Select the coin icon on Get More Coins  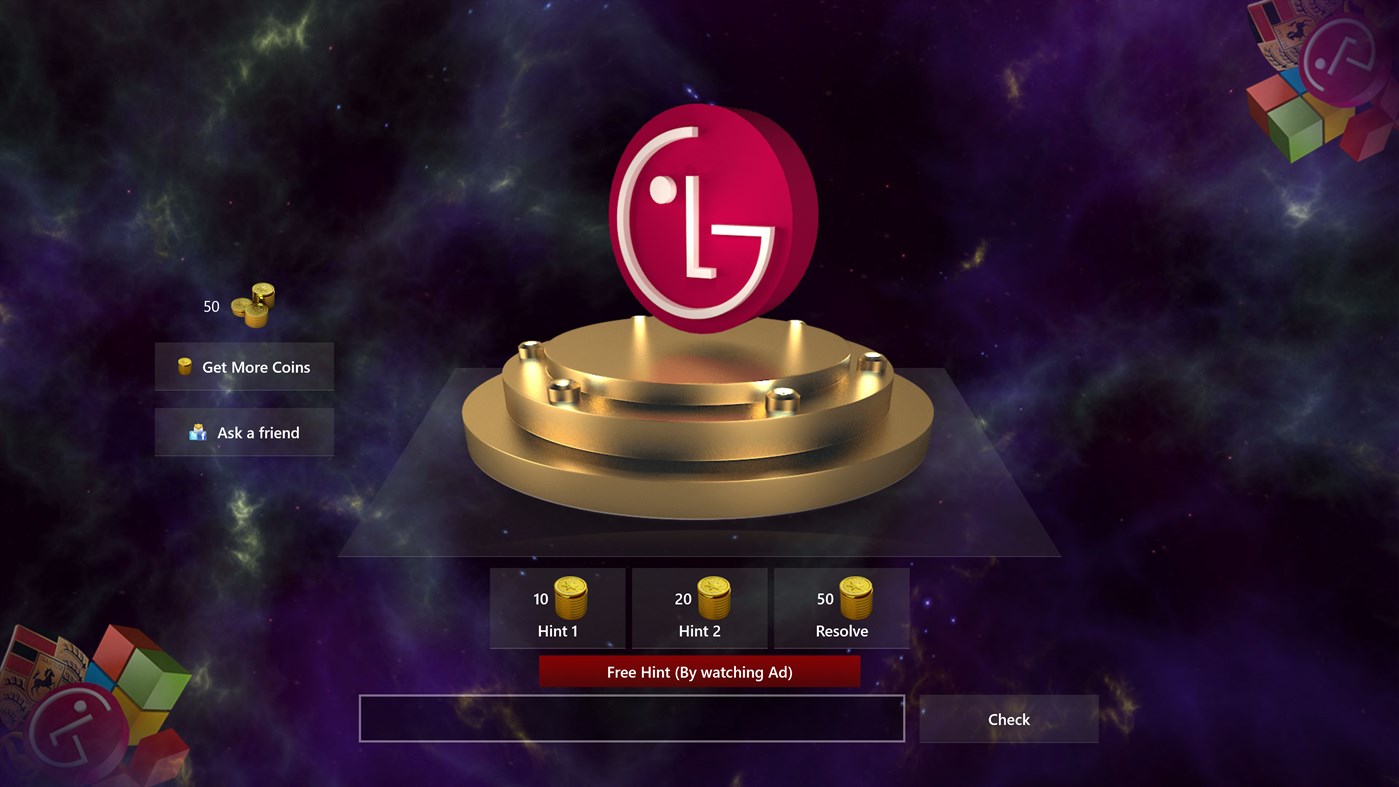pyautogui.click(x=184, y=366)
